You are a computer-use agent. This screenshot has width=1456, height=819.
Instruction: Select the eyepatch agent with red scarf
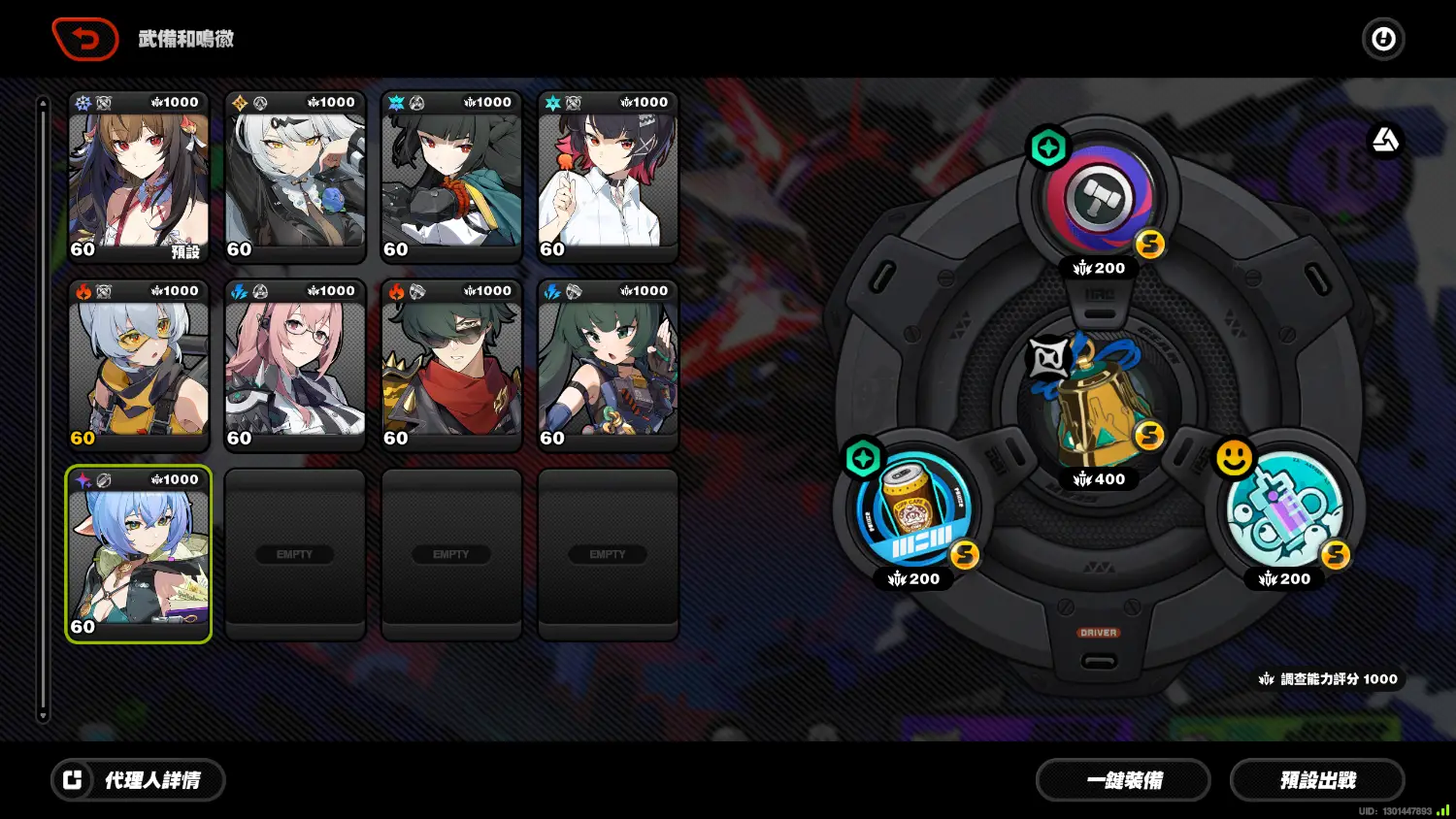451,367
